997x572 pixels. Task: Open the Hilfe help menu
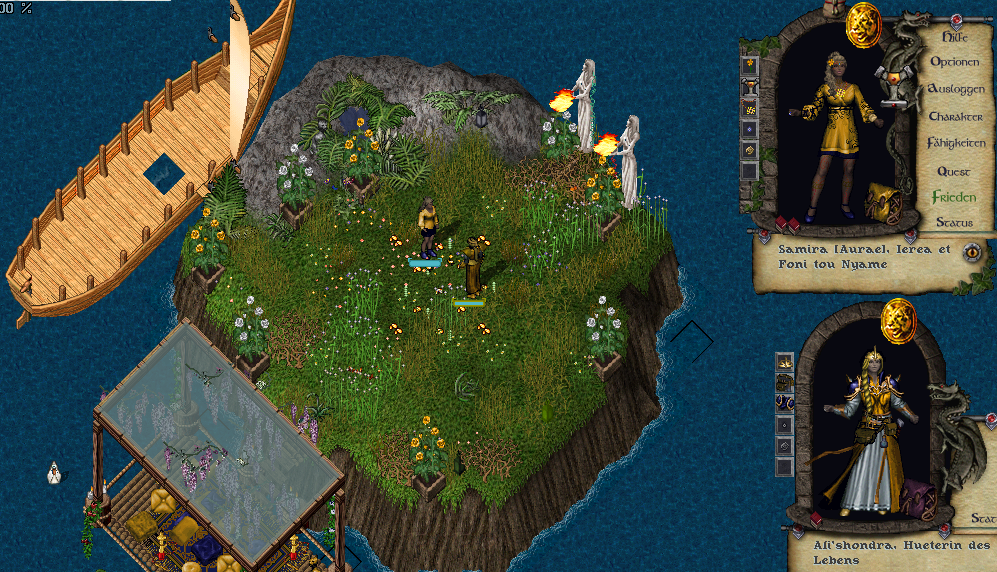tap(956, 37)
